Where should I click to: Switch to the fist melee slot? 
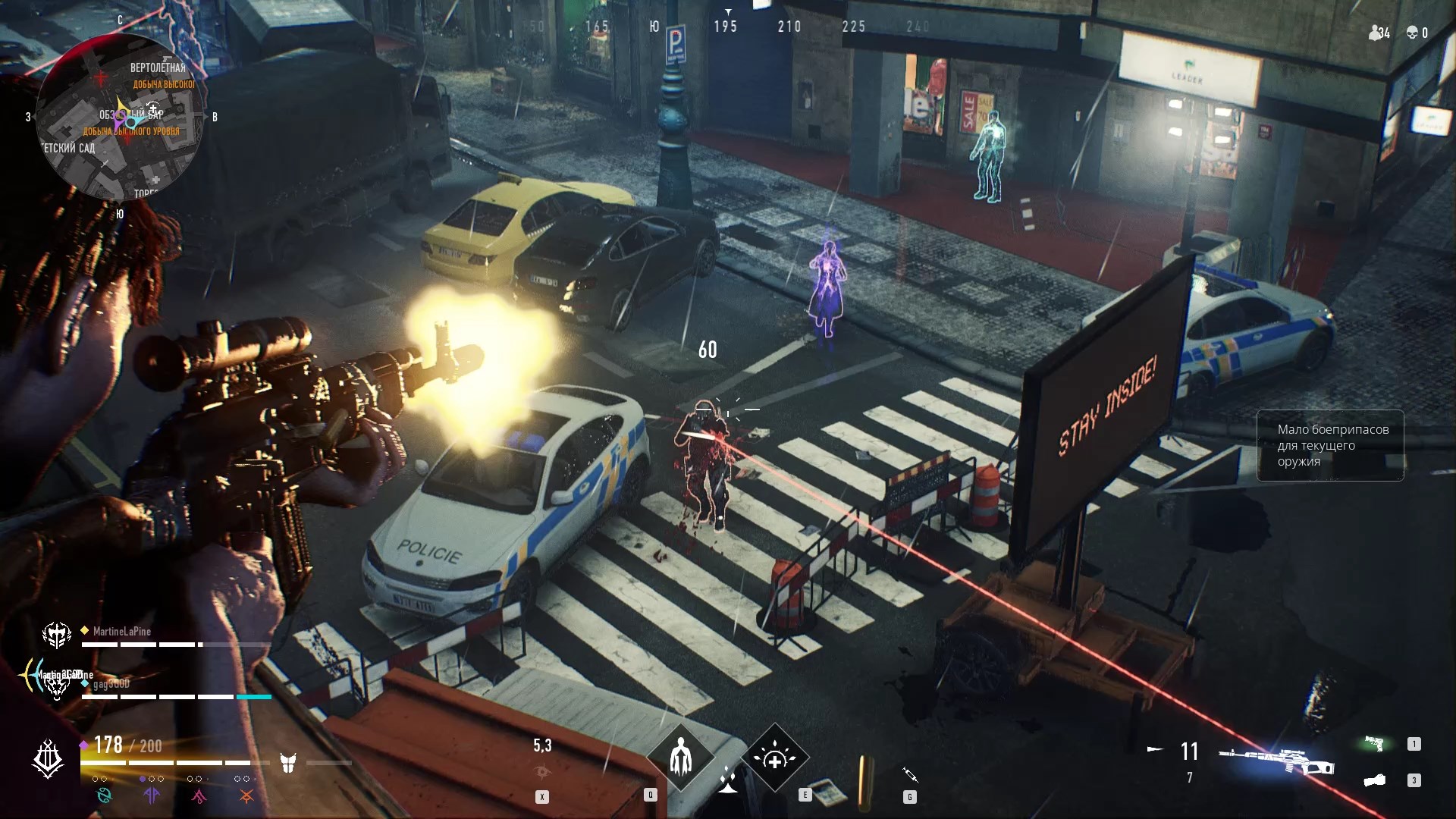click(1374, 780)
